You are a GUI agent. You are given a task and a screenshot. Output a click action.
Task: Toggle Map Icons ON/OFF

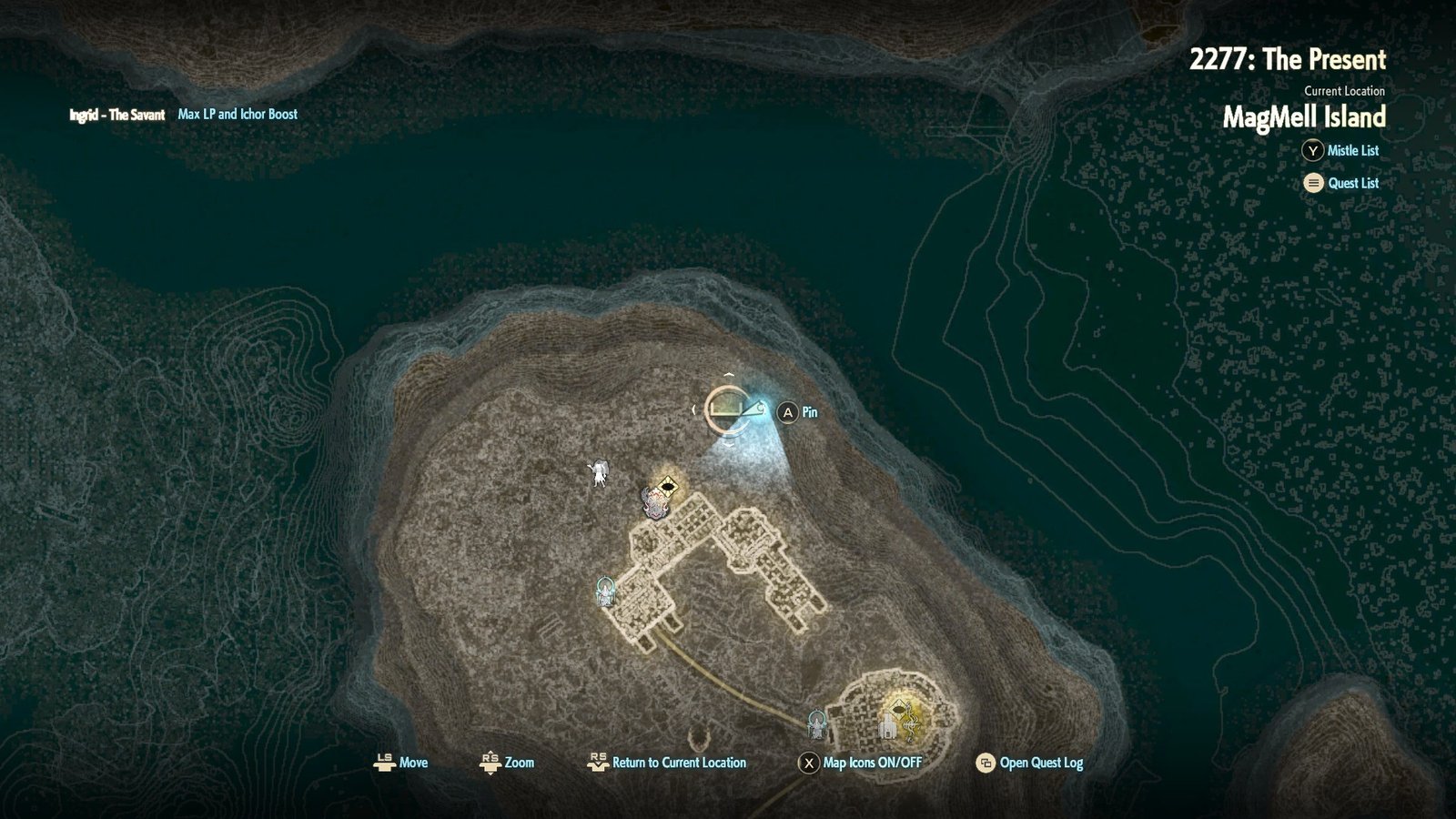click(x=871, y=763)
